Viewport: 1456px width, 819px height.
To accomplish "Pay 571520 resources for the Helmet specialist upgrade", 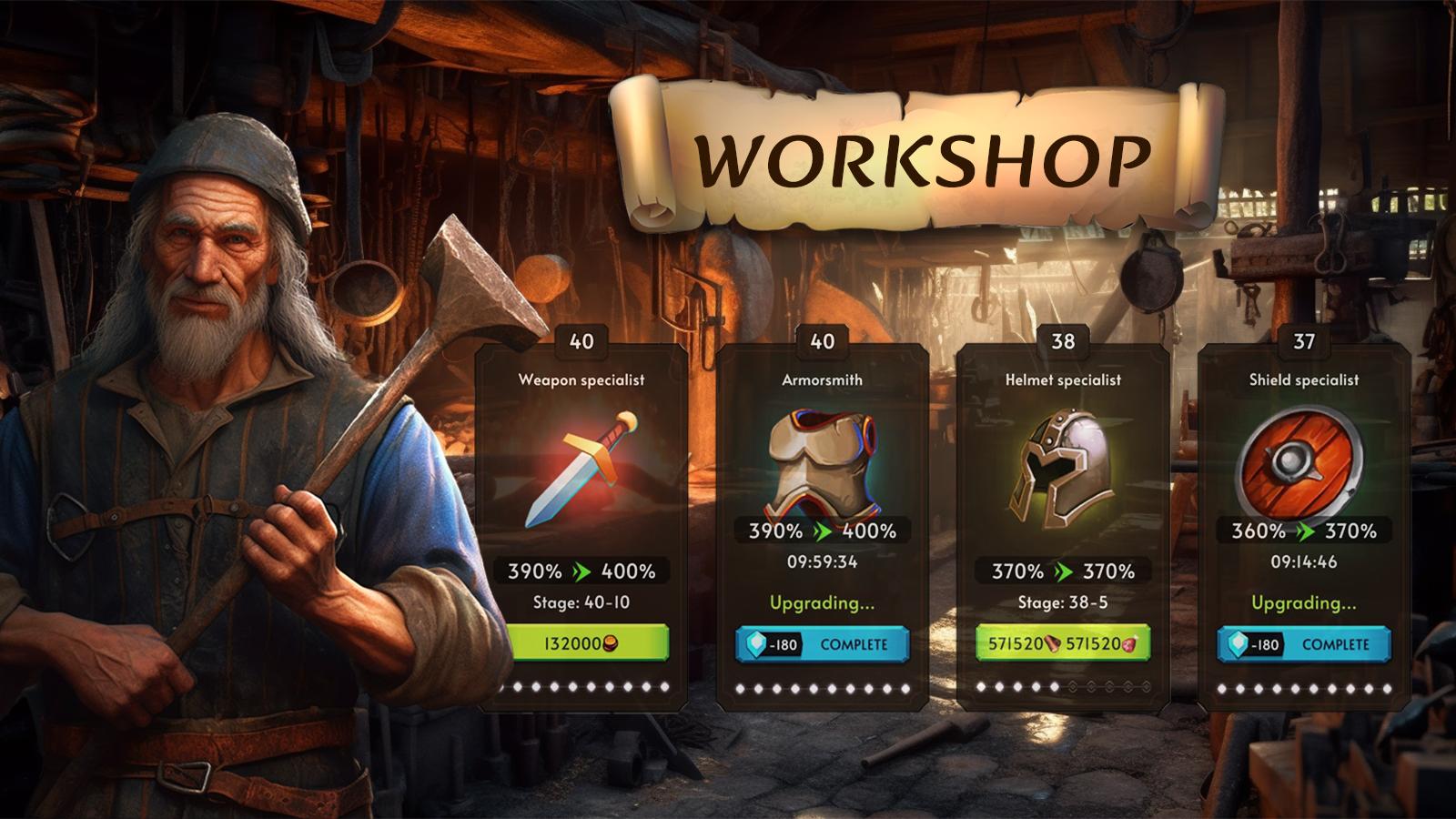I will [1062, 643].
